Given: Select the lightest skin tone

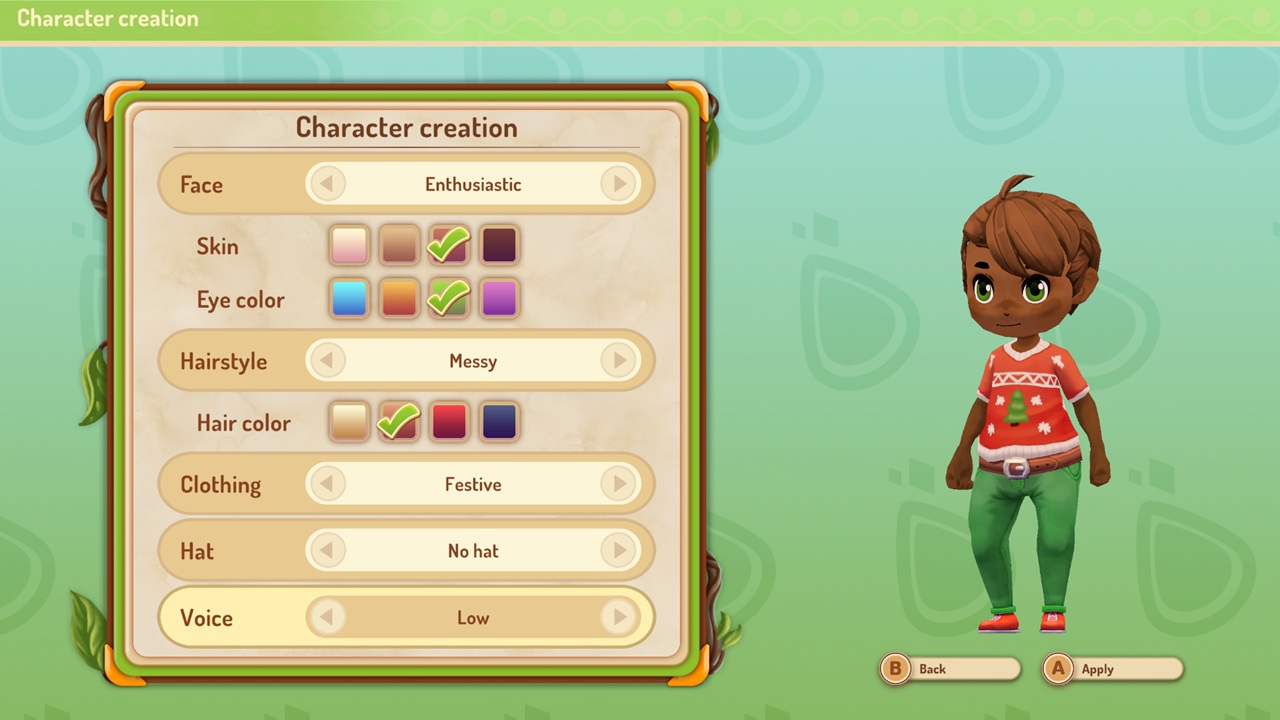Looking at the screenshot, I should (348, 245).
